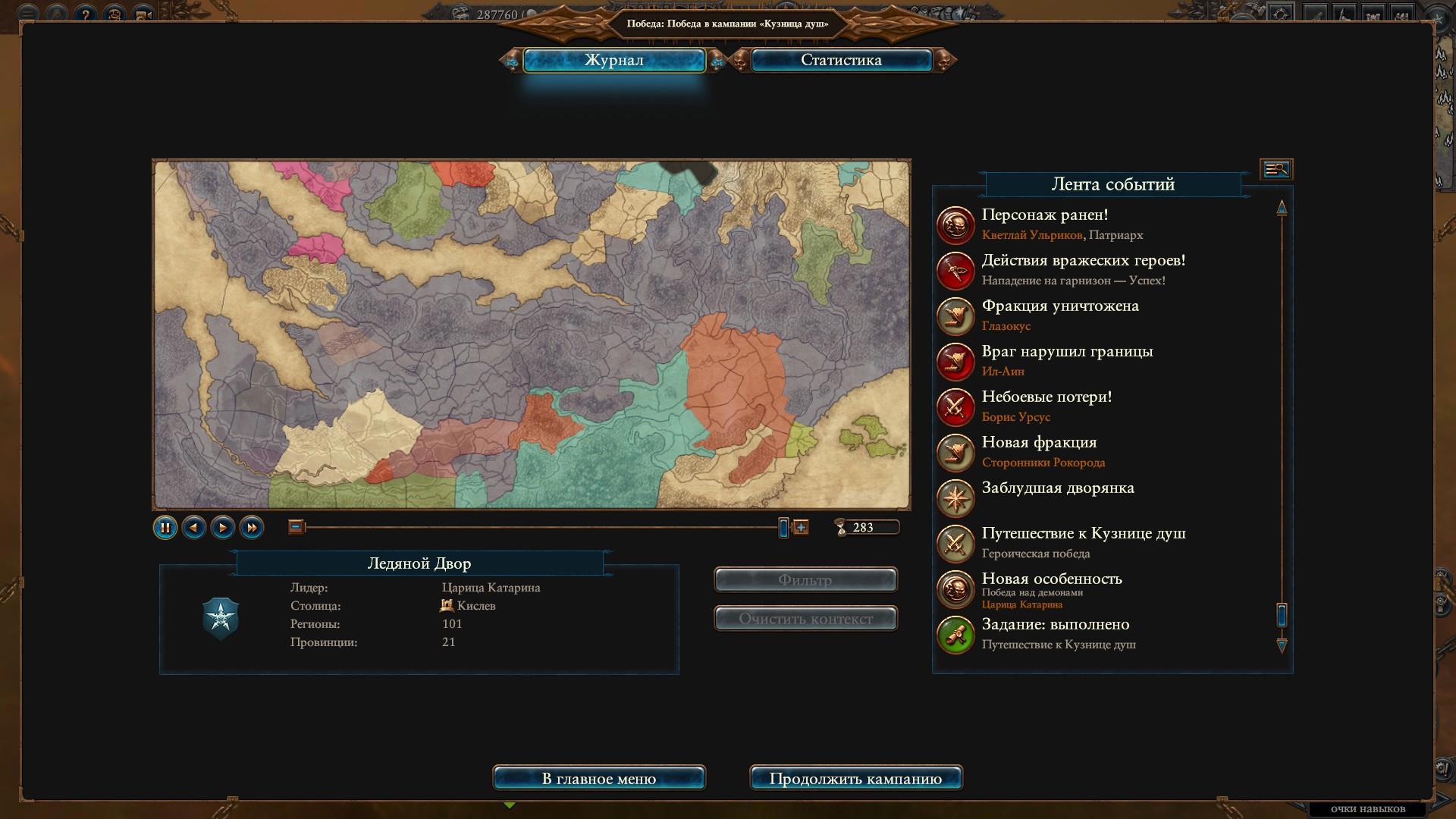1456x819 pixels.
Task: Step back one turn on timeline
Action: coord(194,528)
